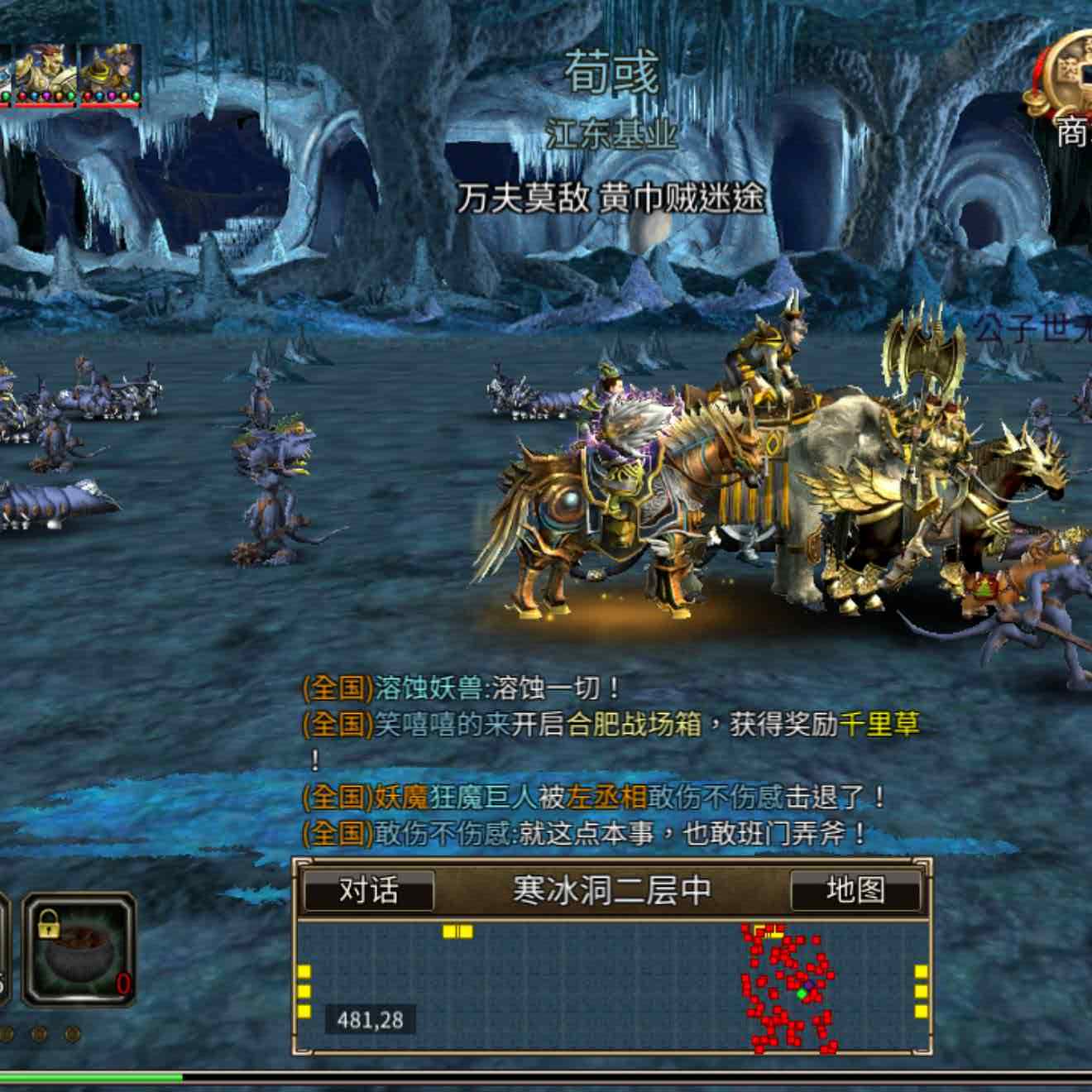Open the 地图 map view
Screen dimensions: 1092x1092
tap(855, 891)
